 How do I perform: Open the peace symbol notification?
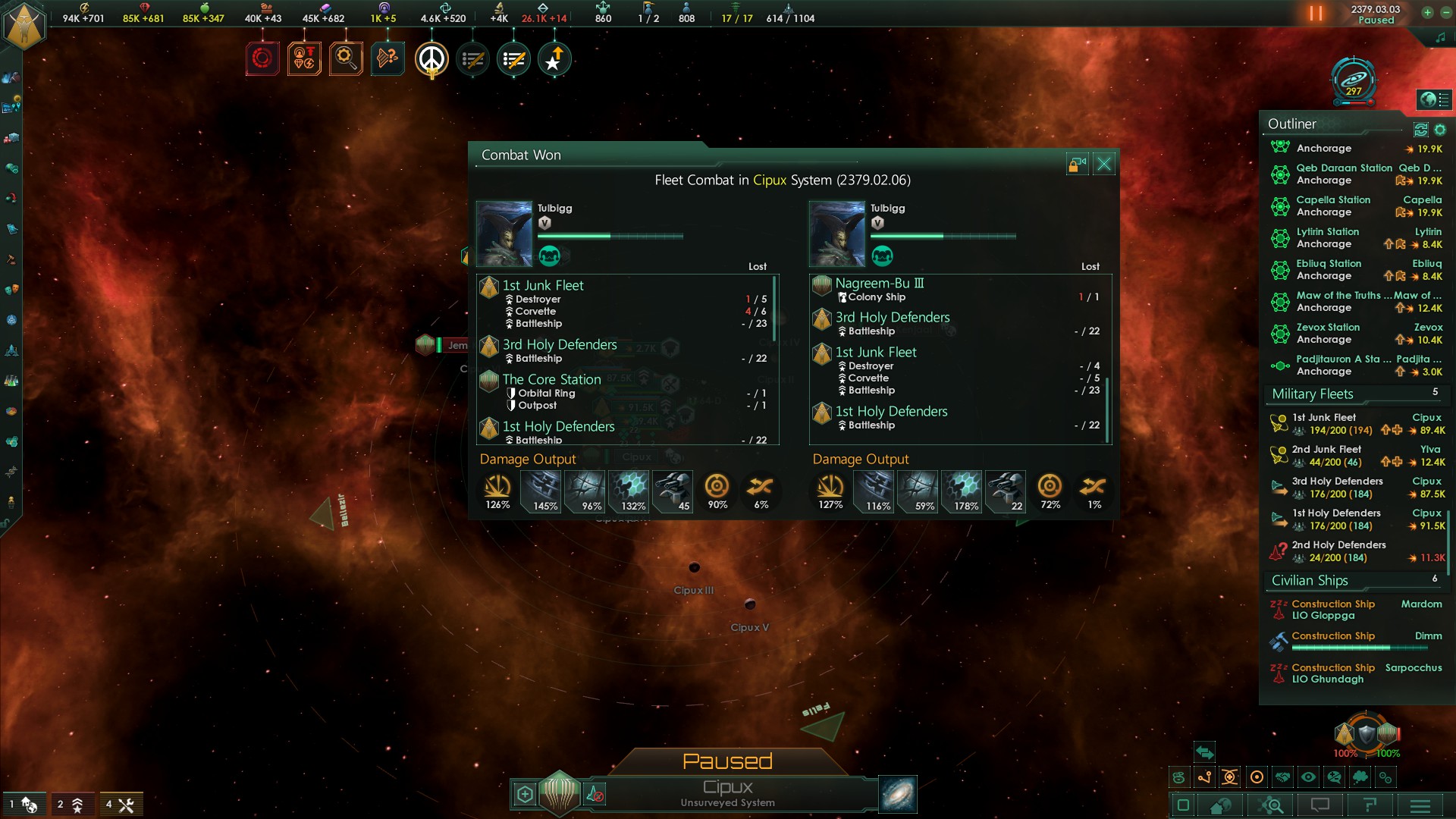tap(431, 59)
